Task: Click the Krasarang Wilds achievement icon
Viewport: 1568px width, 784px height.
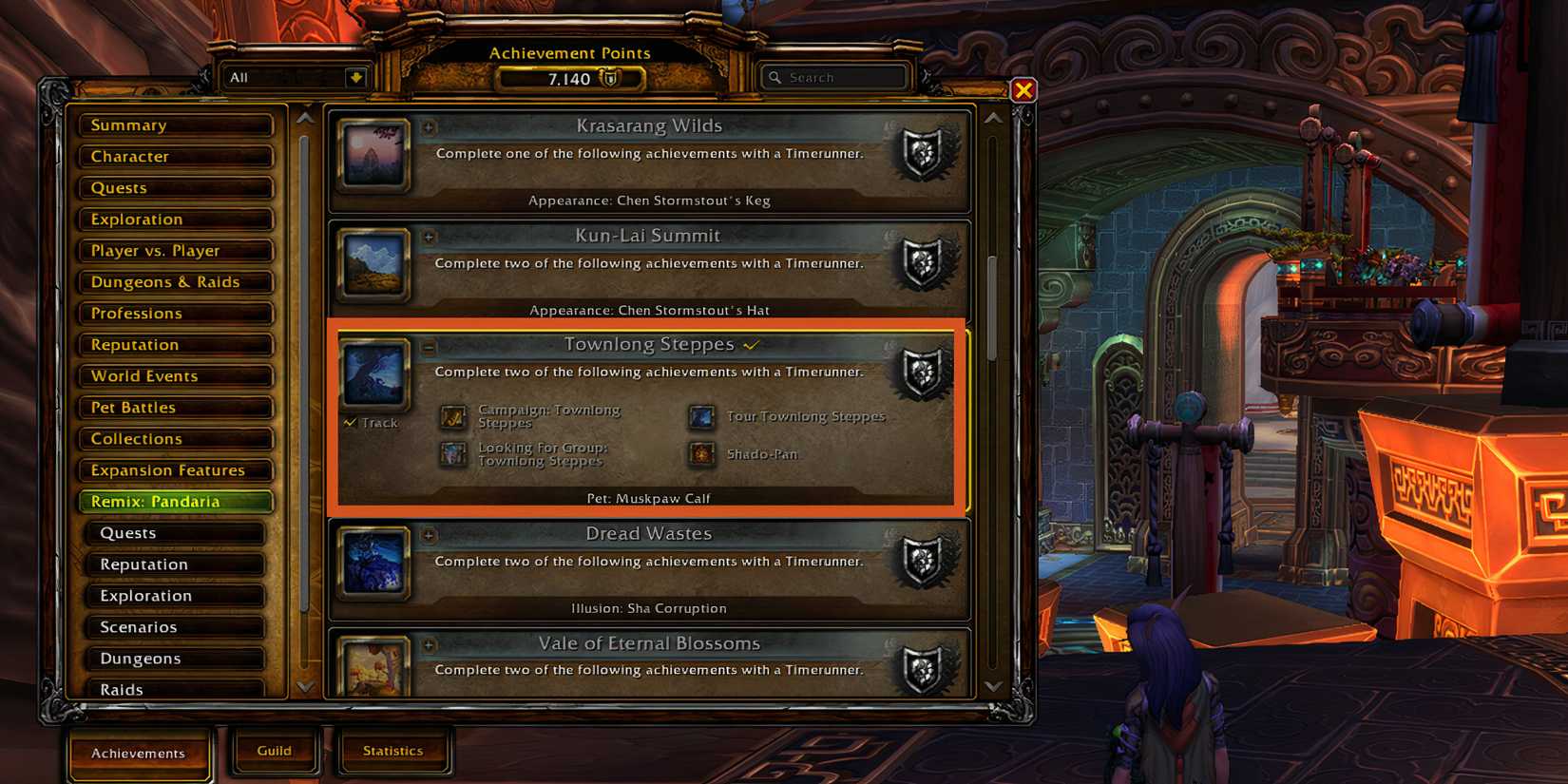Action: [x=373, y=158]
